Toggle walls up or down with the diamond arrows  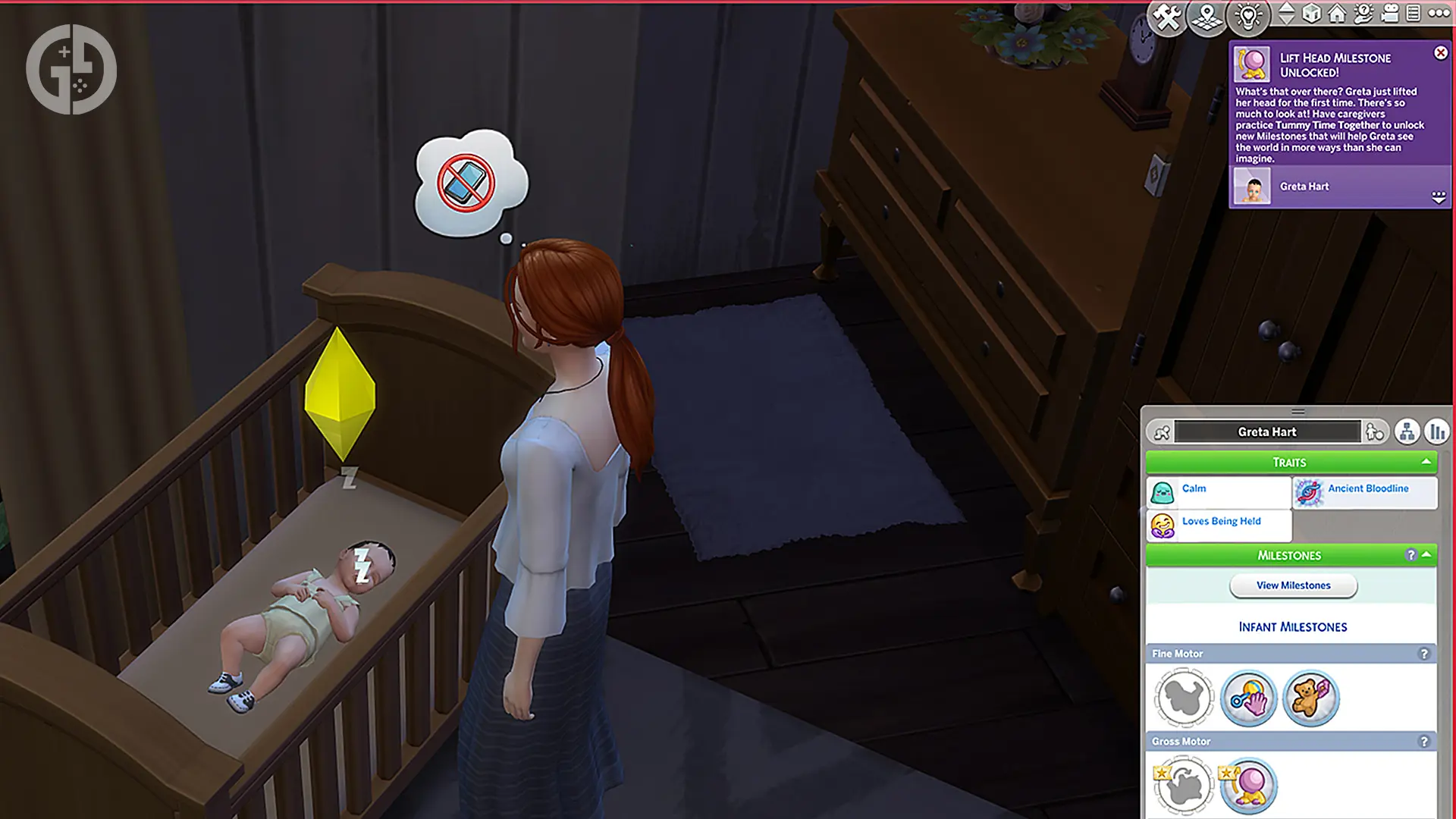click(x=1287, y=14)
